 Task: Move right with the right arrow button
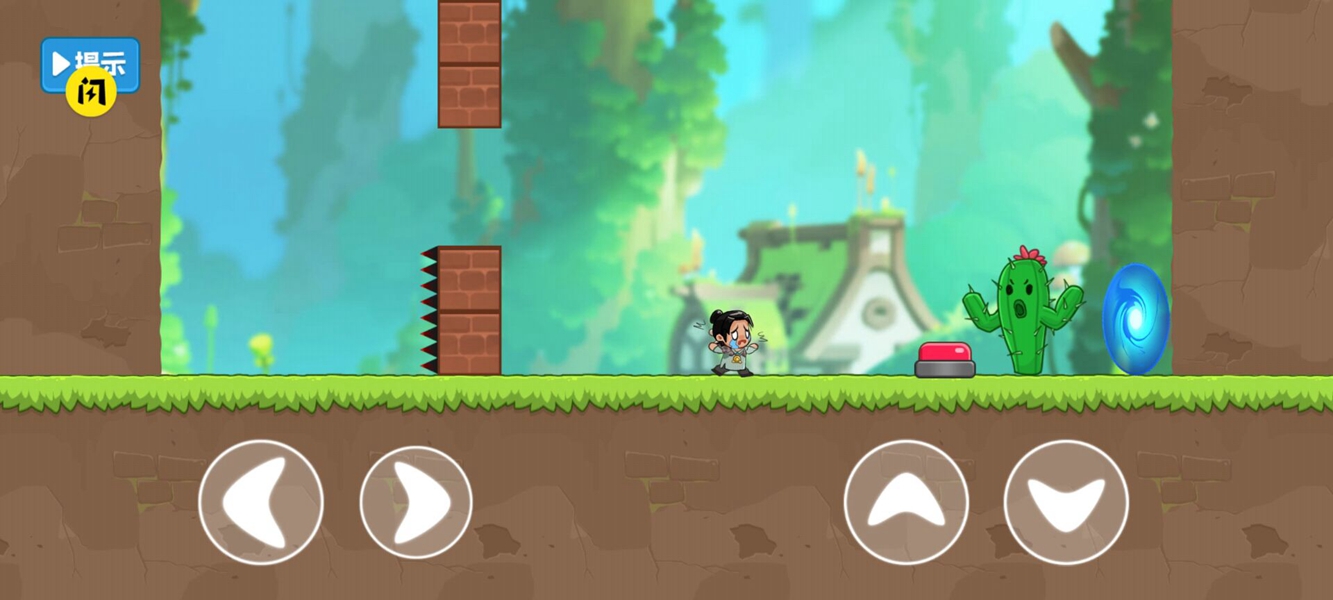[416, 502]
